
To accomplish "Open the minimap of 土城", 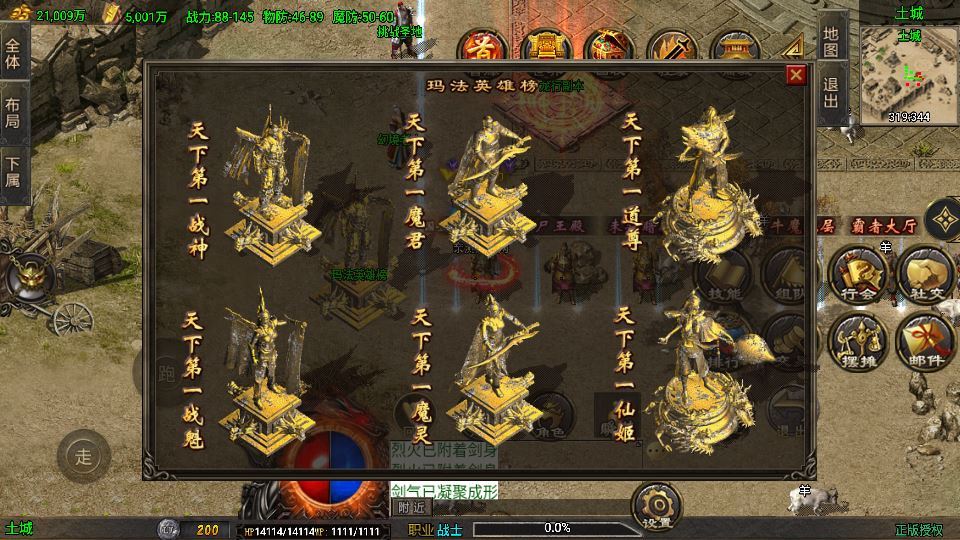I will tap(908, 71).
